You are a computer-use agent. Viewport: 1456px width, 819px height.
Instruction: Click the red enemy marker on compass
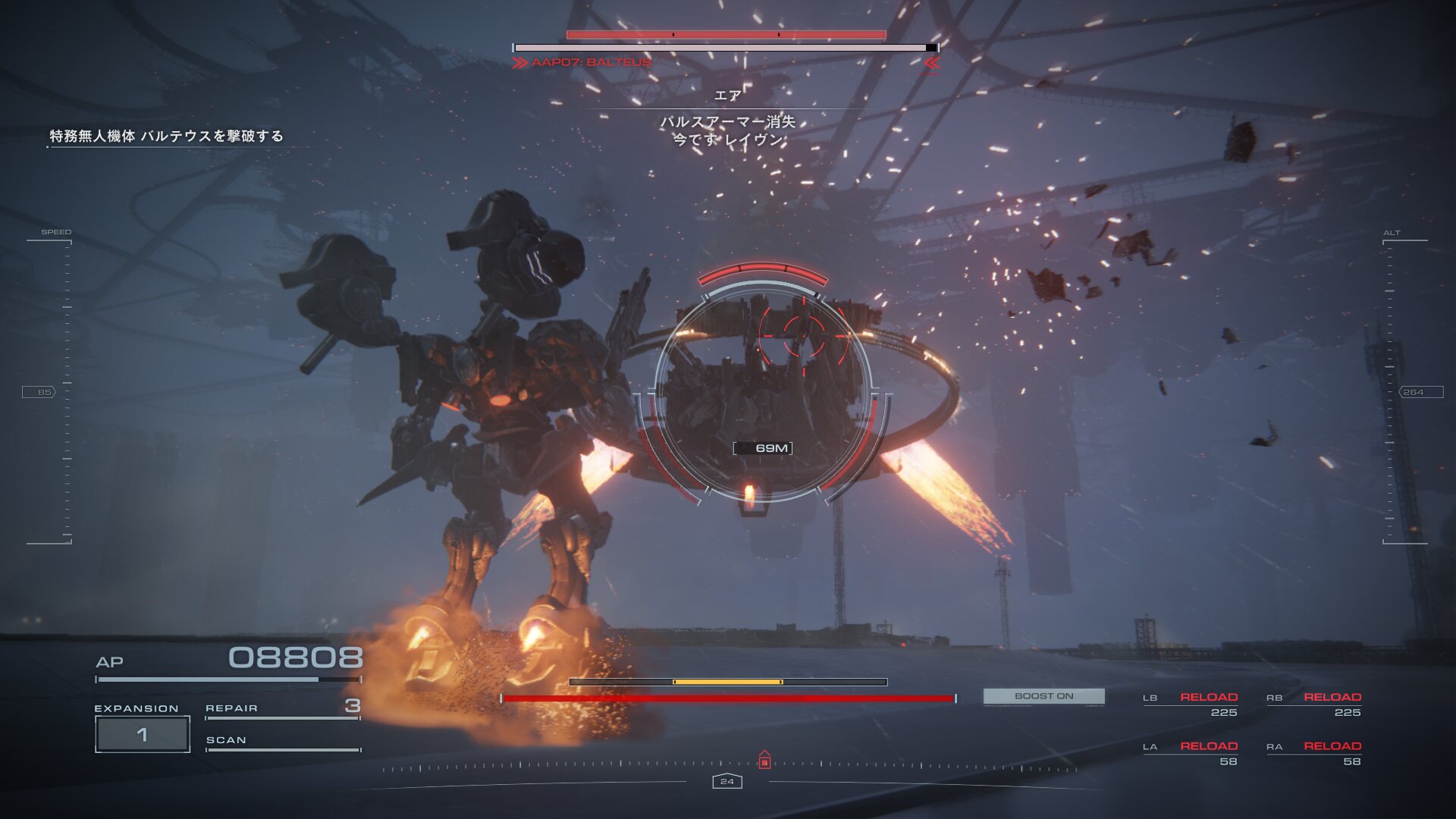(x=764, y=761)
